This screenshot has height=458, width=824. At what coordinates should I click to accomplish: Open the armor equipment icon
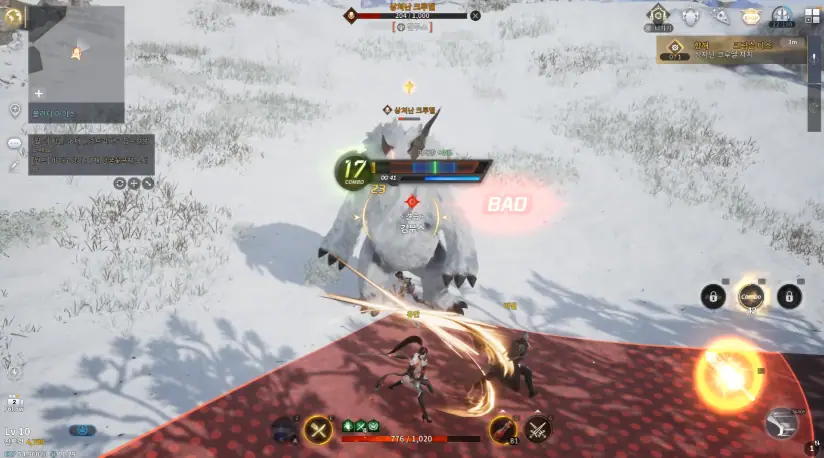pos(689,16)
